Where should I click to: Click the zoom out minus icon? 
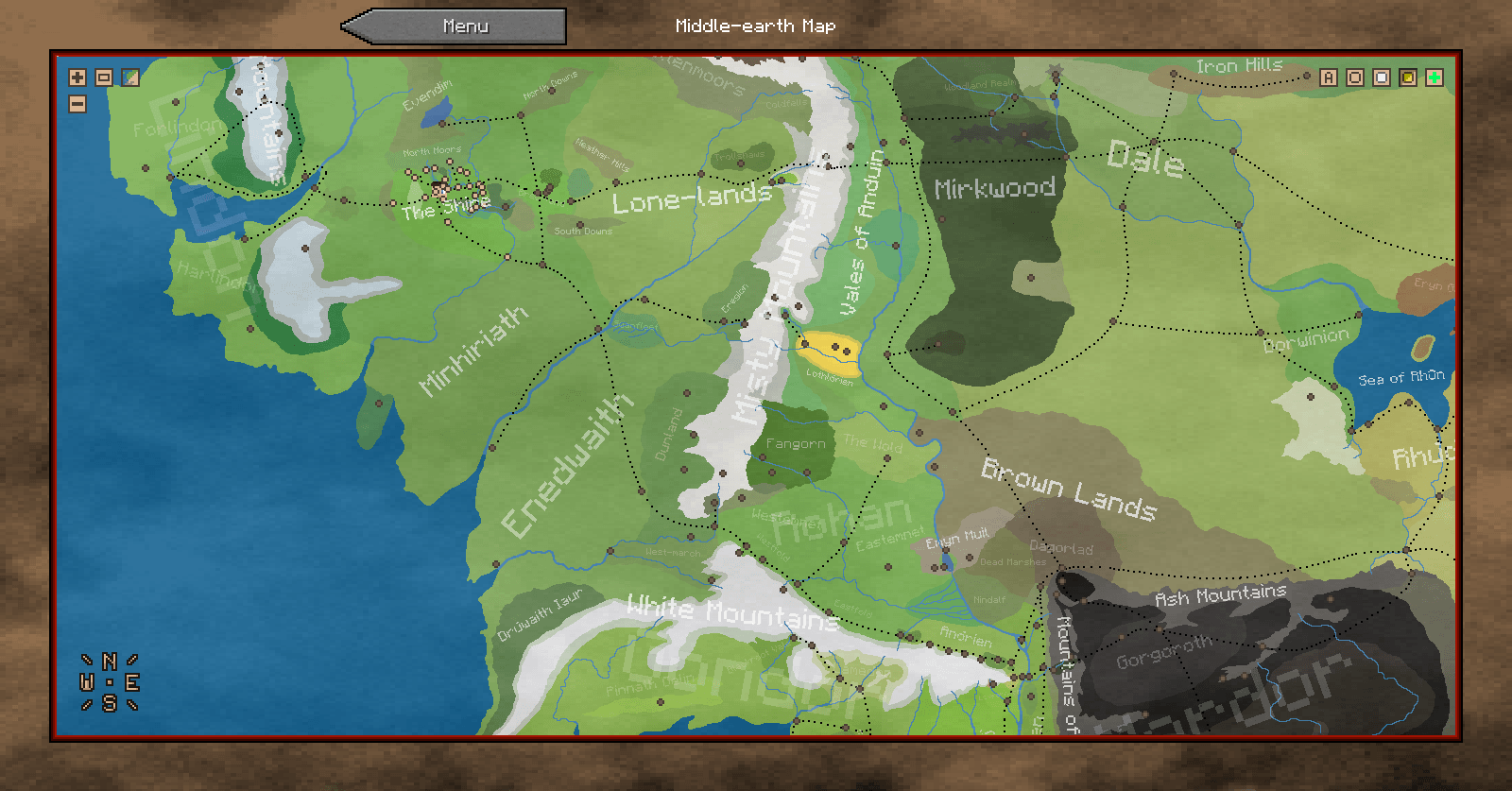coord(76,104)
